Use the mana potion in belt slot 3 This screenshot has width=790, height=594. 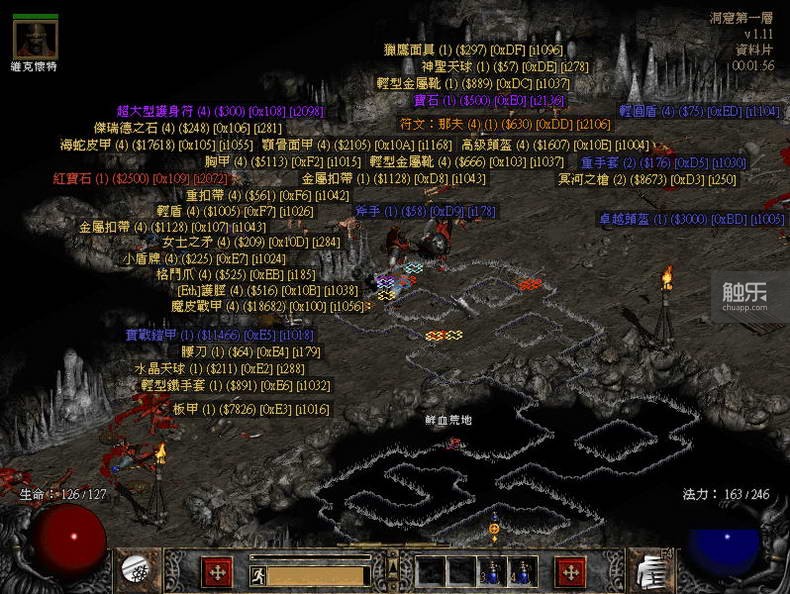point(491,572)
